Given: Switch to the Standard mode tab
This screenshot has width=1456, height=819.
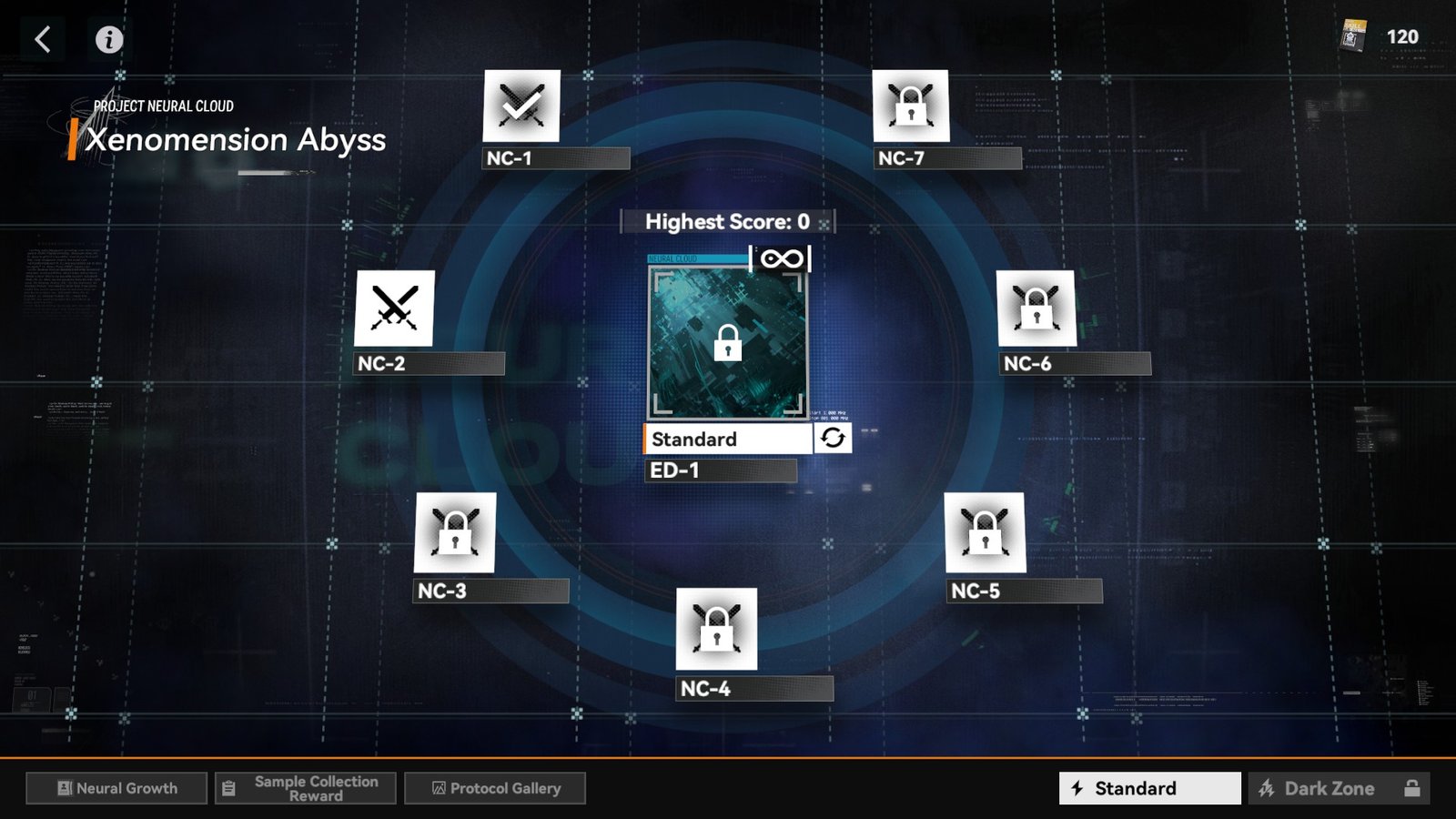Looking at the screenshot, I should pyautogui.click(x=1149, y=788).
